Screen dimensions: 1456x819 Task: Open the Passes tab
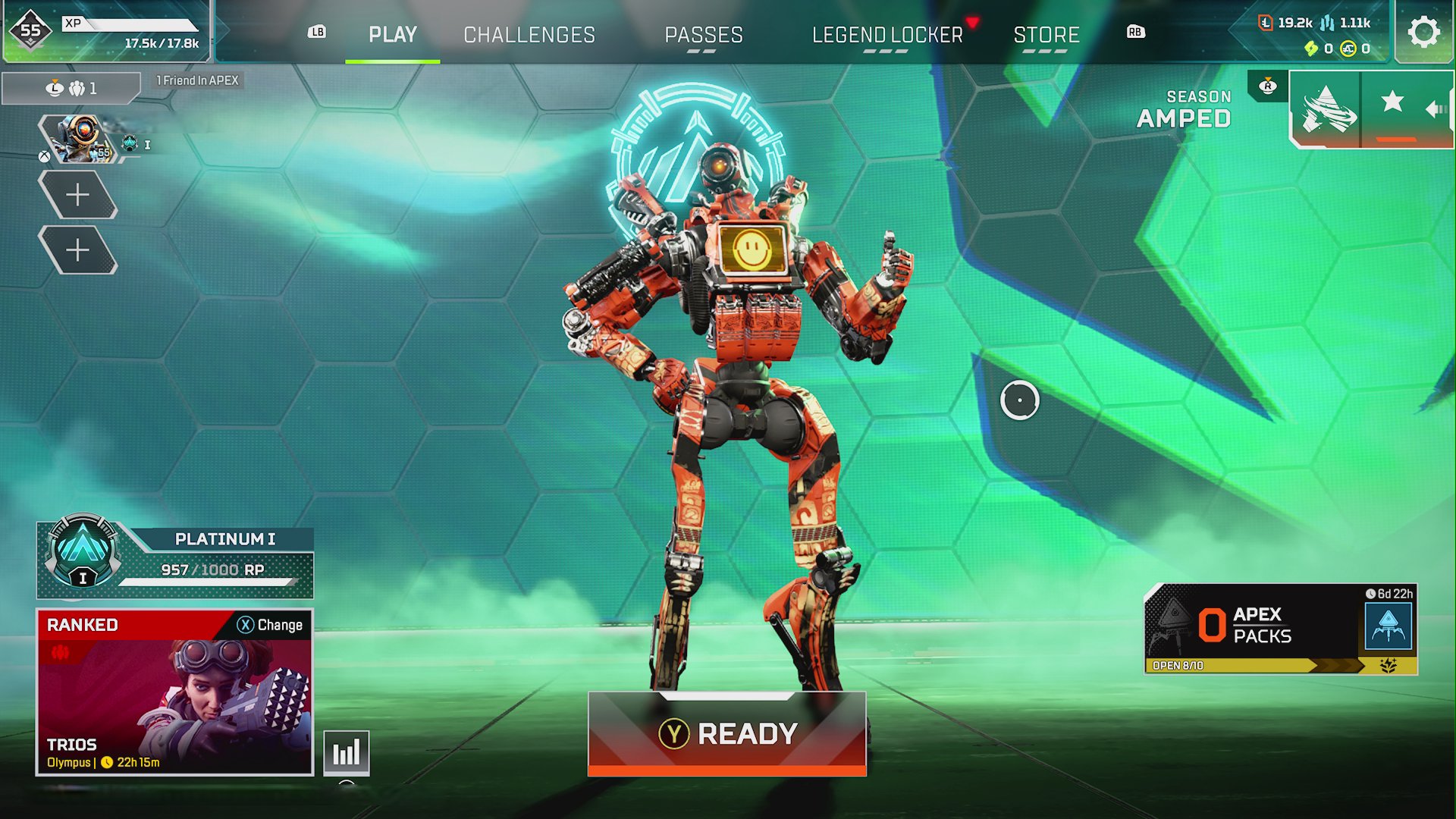tap(703, 35)
